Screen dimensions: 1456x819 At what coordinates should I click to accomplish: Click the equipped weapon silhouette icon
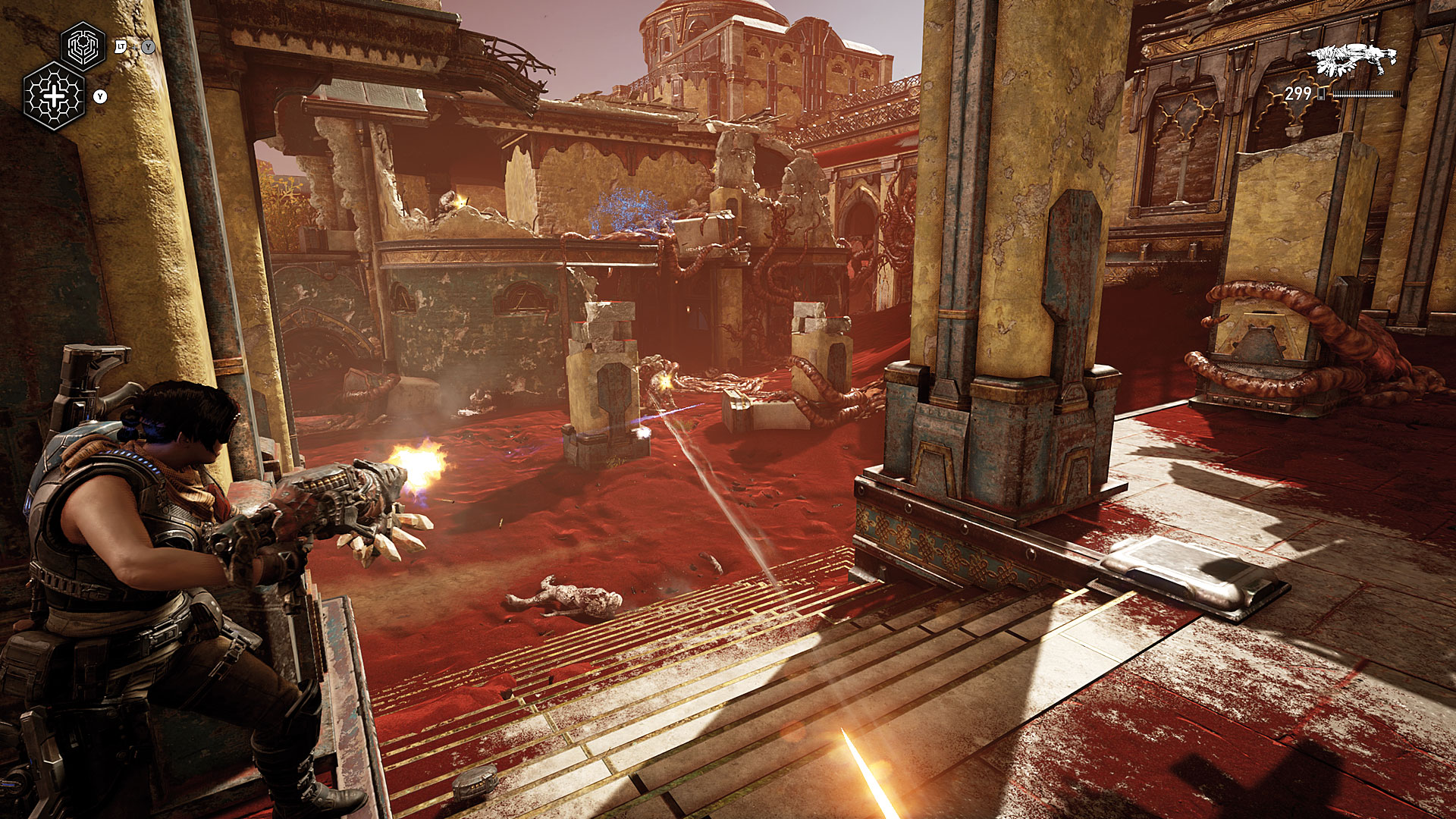[1354, 59]
